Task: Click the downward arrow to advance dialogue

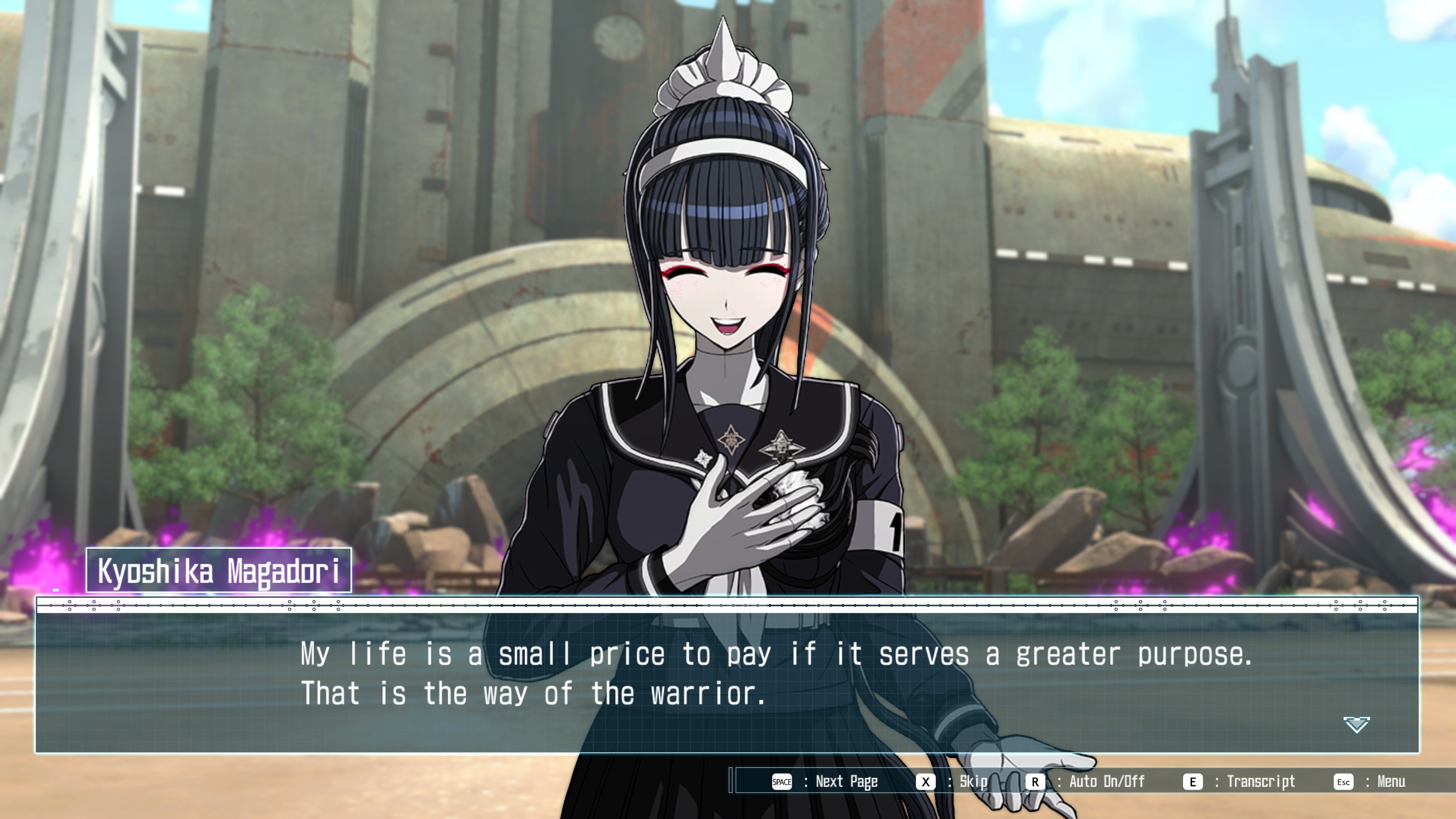Action: click(x=1356, y=725)
